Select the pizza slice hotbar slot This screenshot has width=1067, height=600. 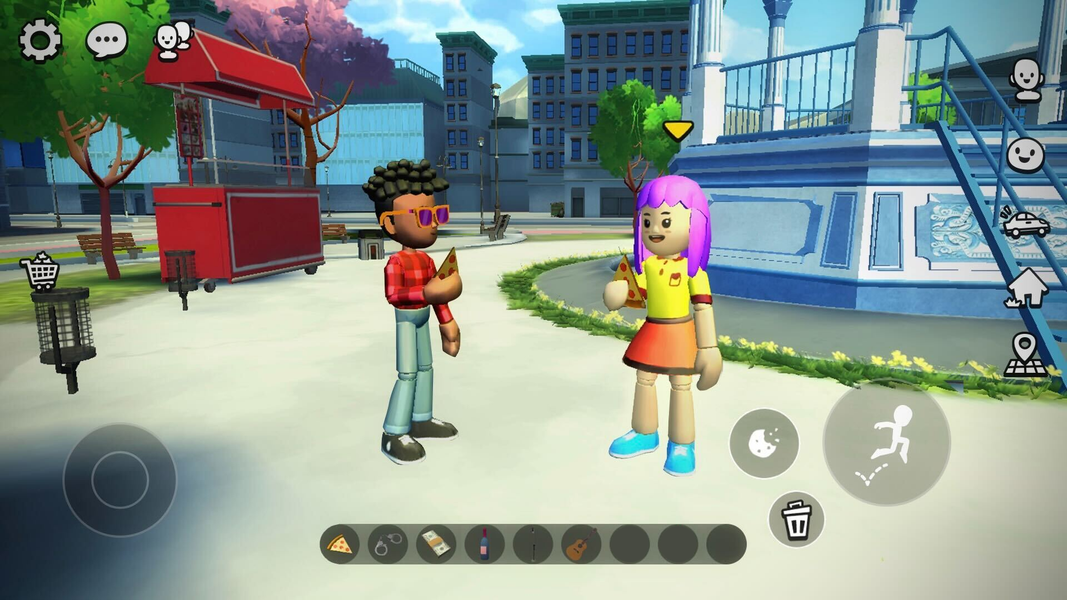click(340, 545)
